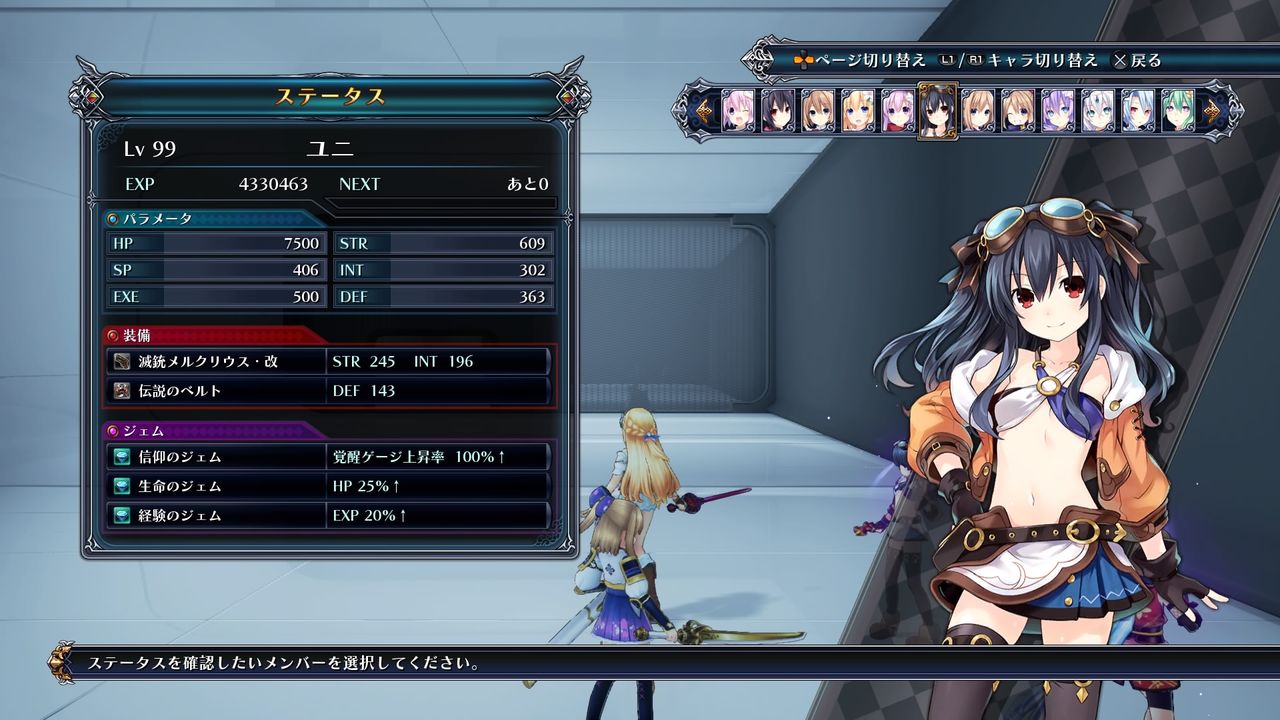The image size is (1280, 720).
Task: Select the 伝説のベルト equipment row
Action: (328, 391)
